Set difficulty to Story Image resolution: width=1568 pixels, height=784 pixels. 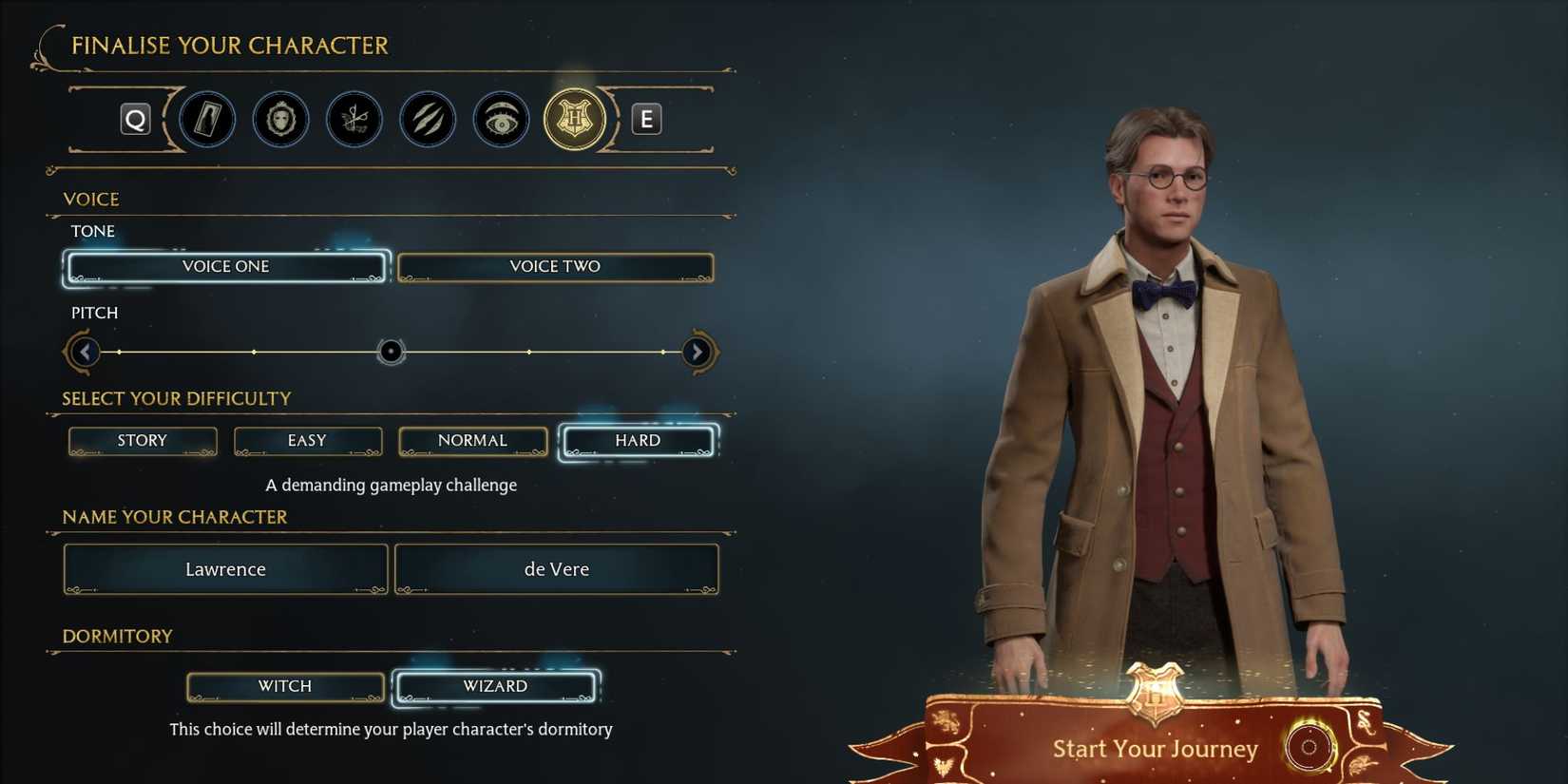[x=142, y=440]
